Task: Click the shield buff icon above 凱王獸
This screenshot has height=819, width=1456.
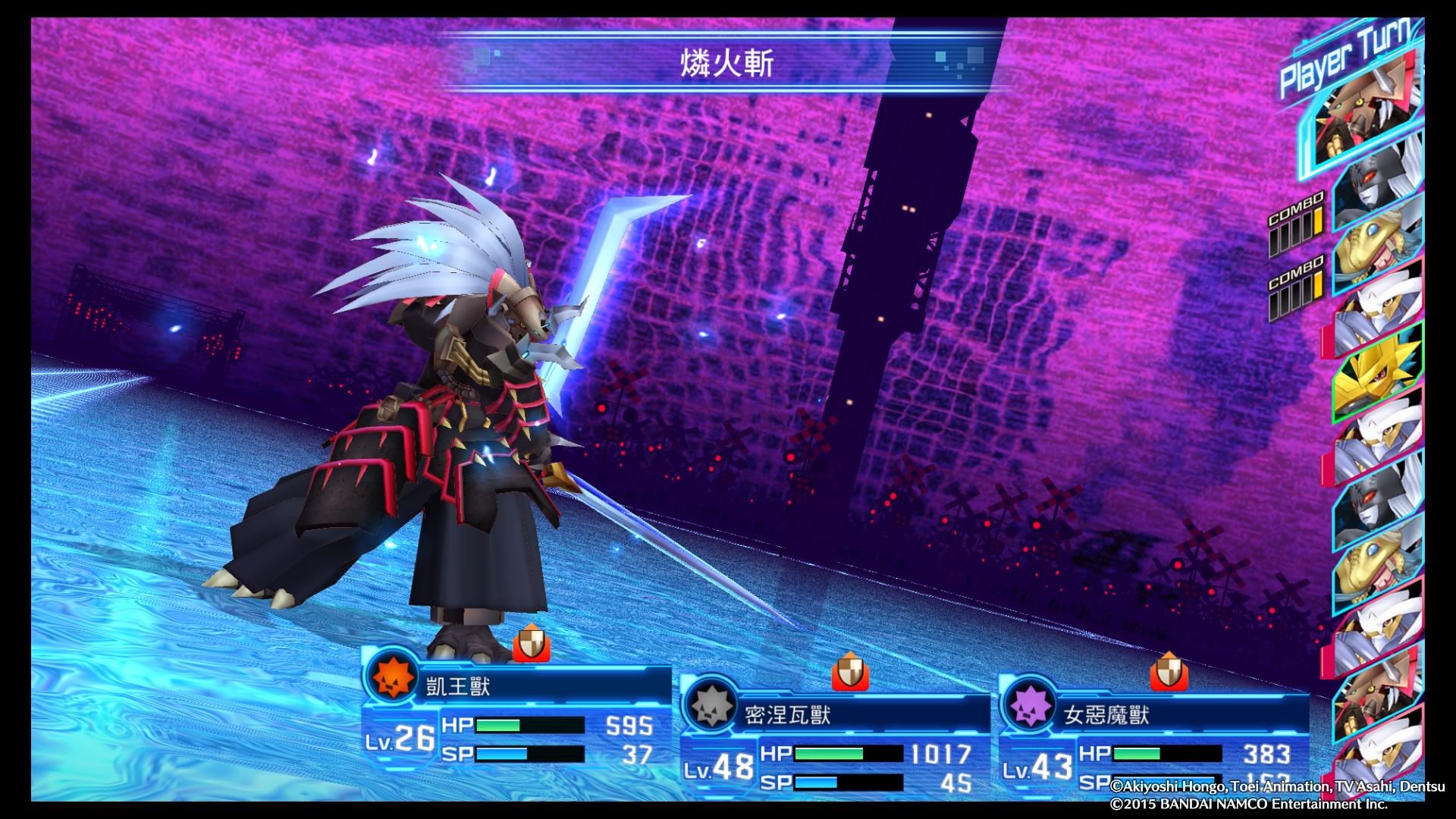Action: 531,645
